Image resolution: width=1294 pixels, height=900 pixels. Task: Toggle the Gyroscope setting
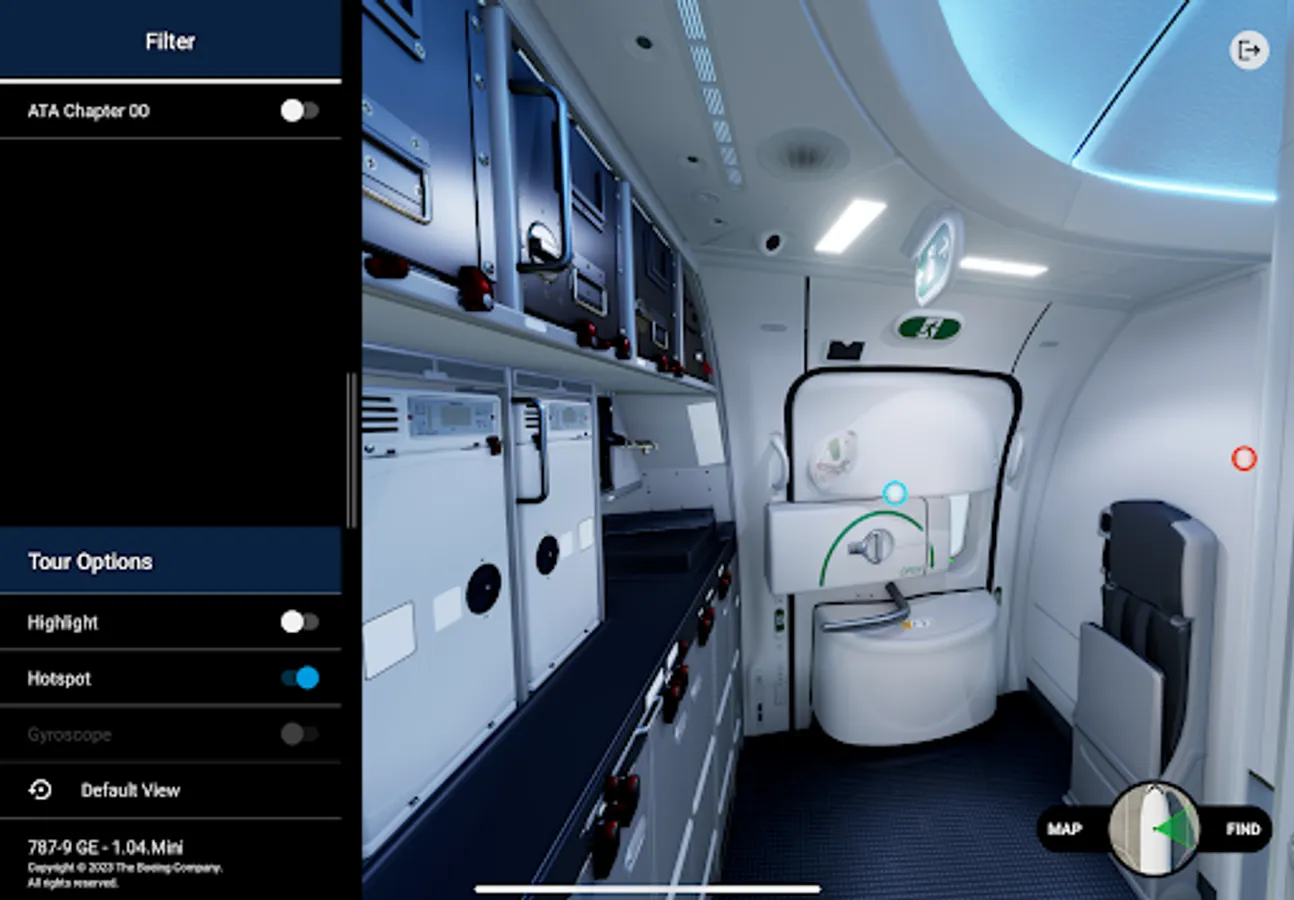click(x=297, y=734)
